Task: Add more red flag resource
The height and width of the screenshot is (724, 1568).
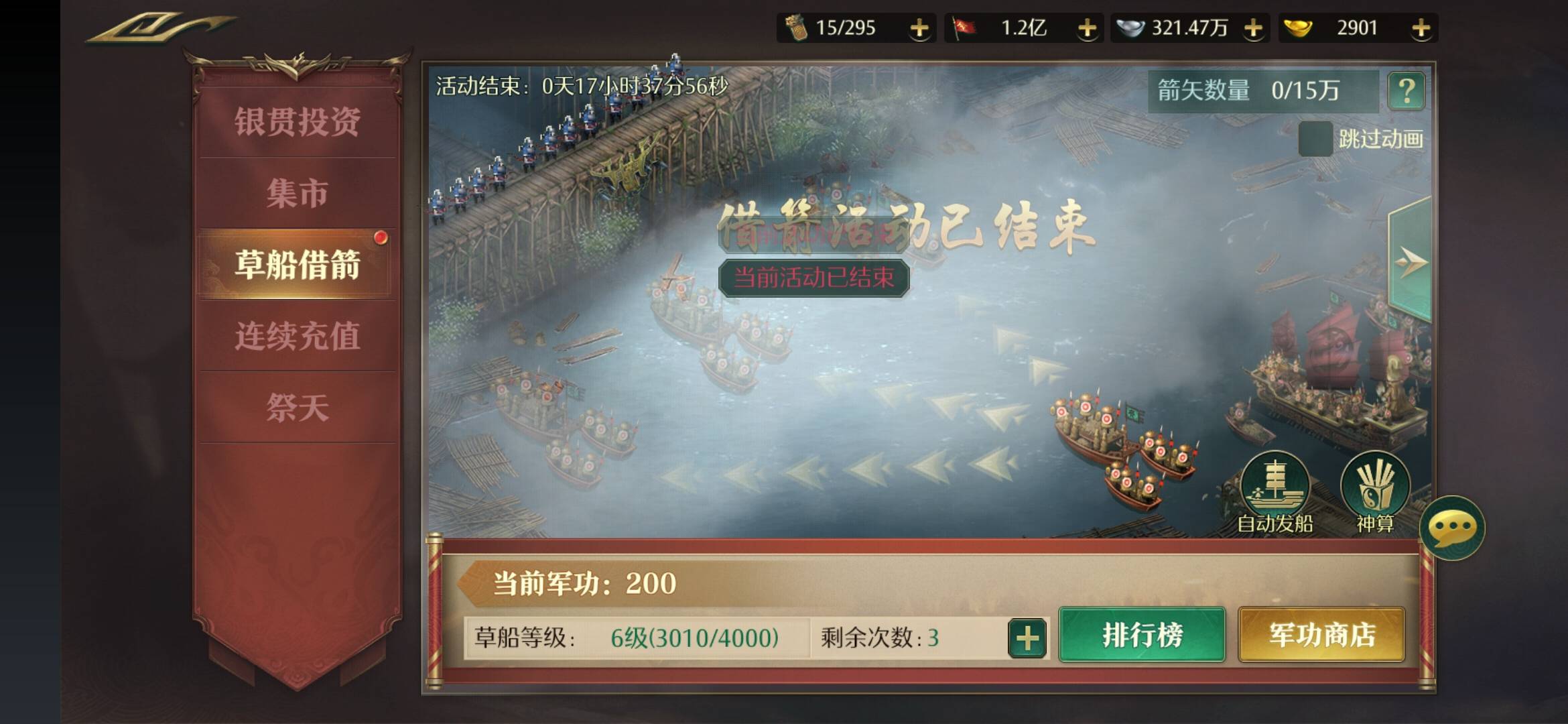Action: (x=1086, y=28)
